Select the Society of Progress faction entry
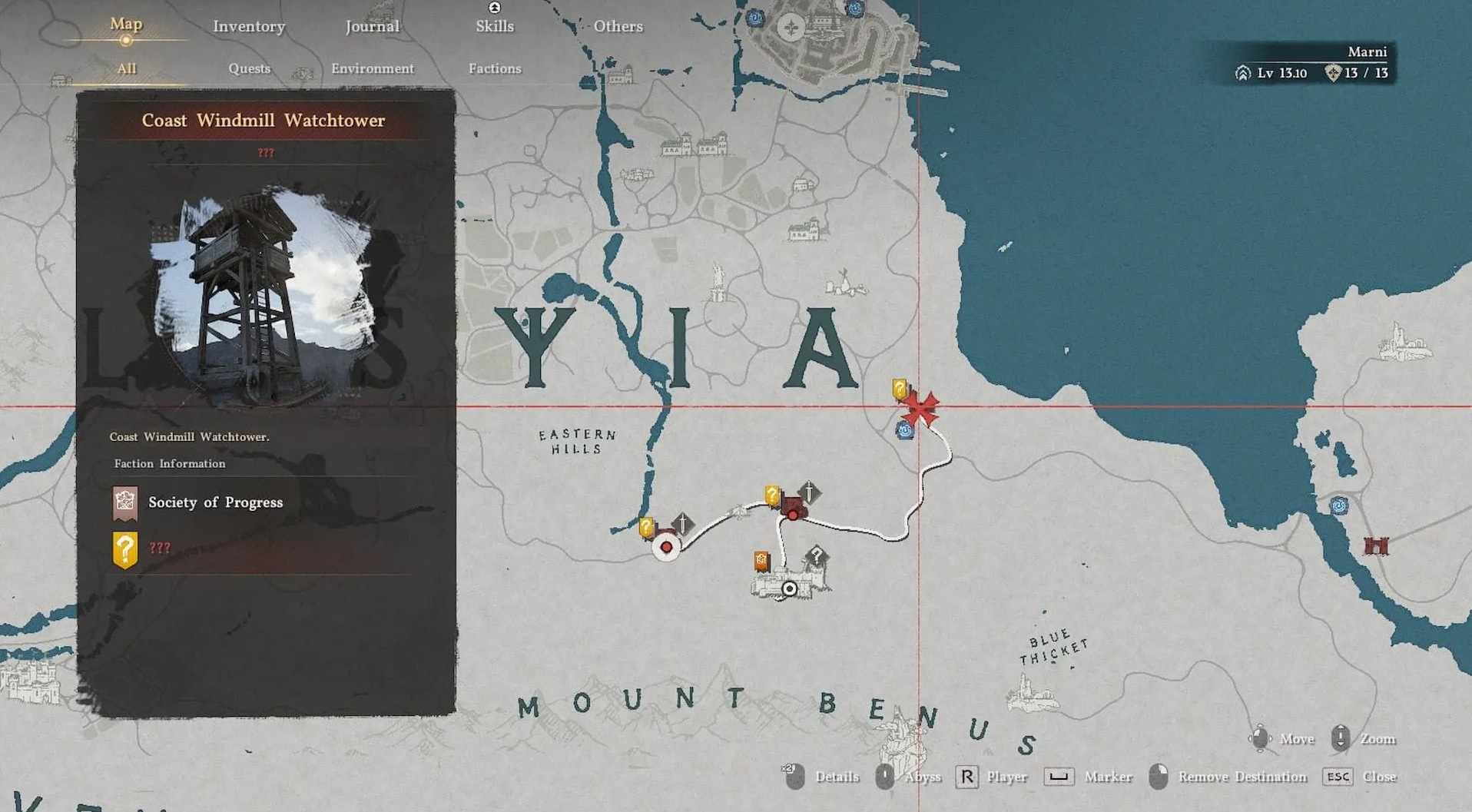 click(215, 502)
